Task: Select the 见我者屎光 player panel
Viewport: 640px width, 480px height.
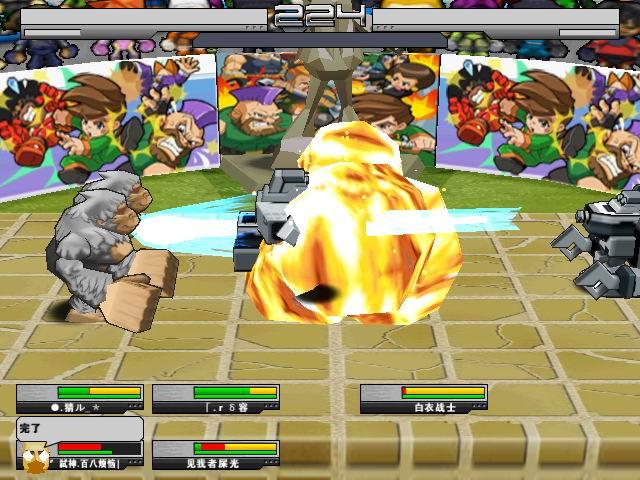Action: pyautogui.click(x=215, y=456)
